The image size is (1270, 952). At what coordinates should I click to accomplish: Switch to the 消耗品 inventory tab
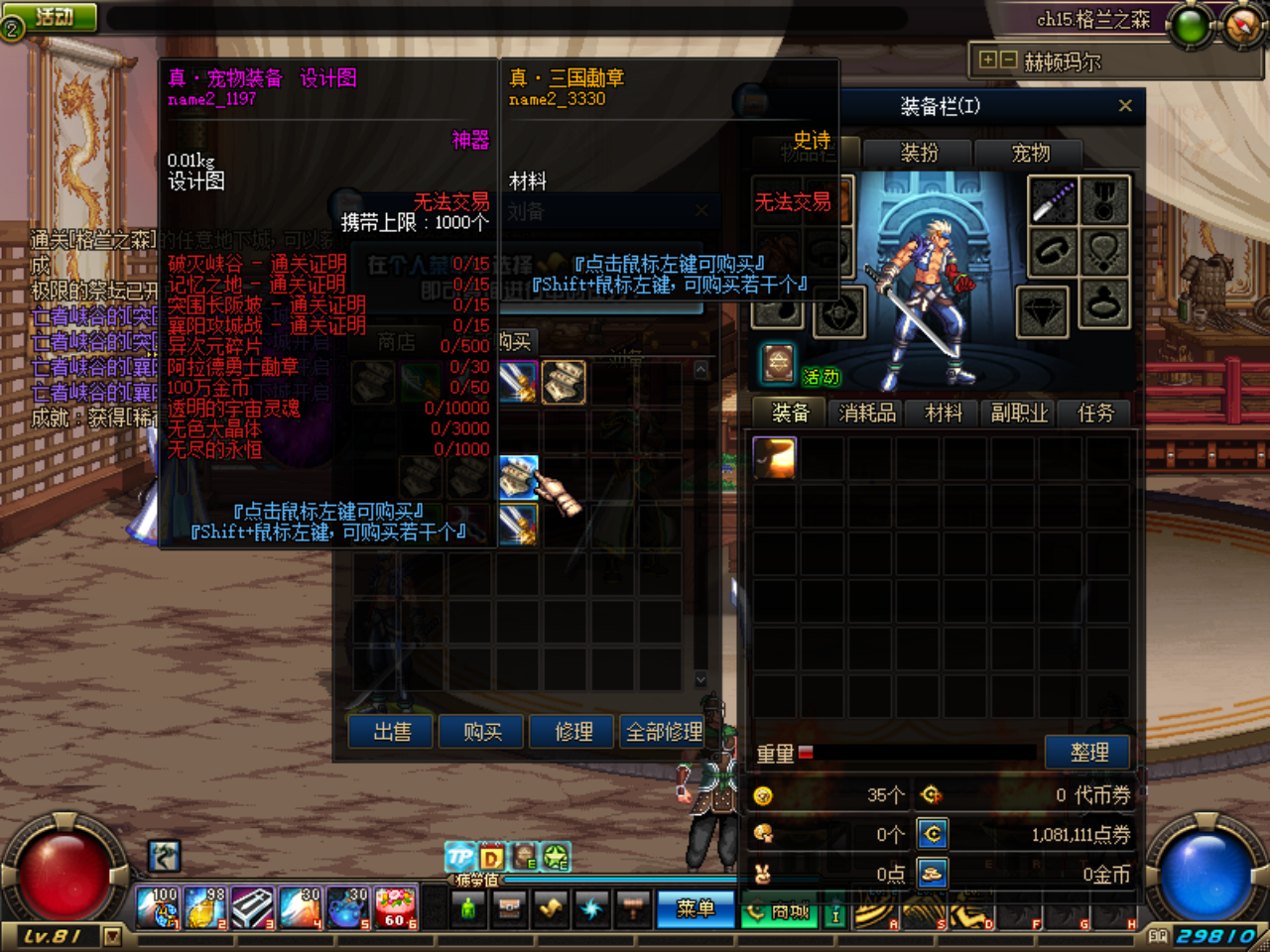tap(865, 413)
